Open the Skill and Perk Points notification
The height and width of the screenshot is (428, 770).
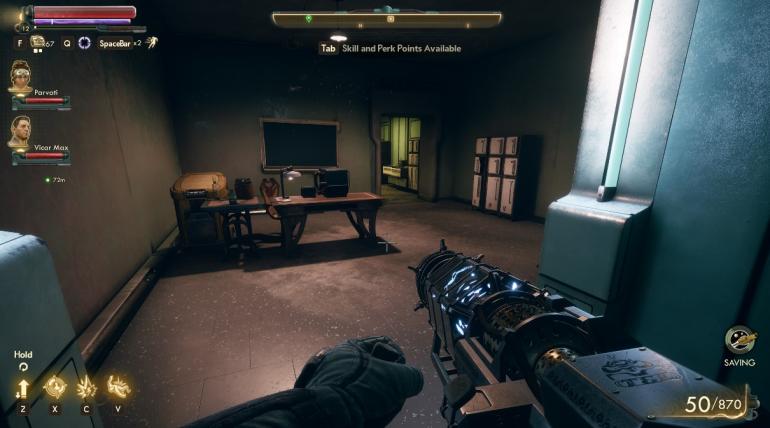pyautogui.click(x=390, y=48)
